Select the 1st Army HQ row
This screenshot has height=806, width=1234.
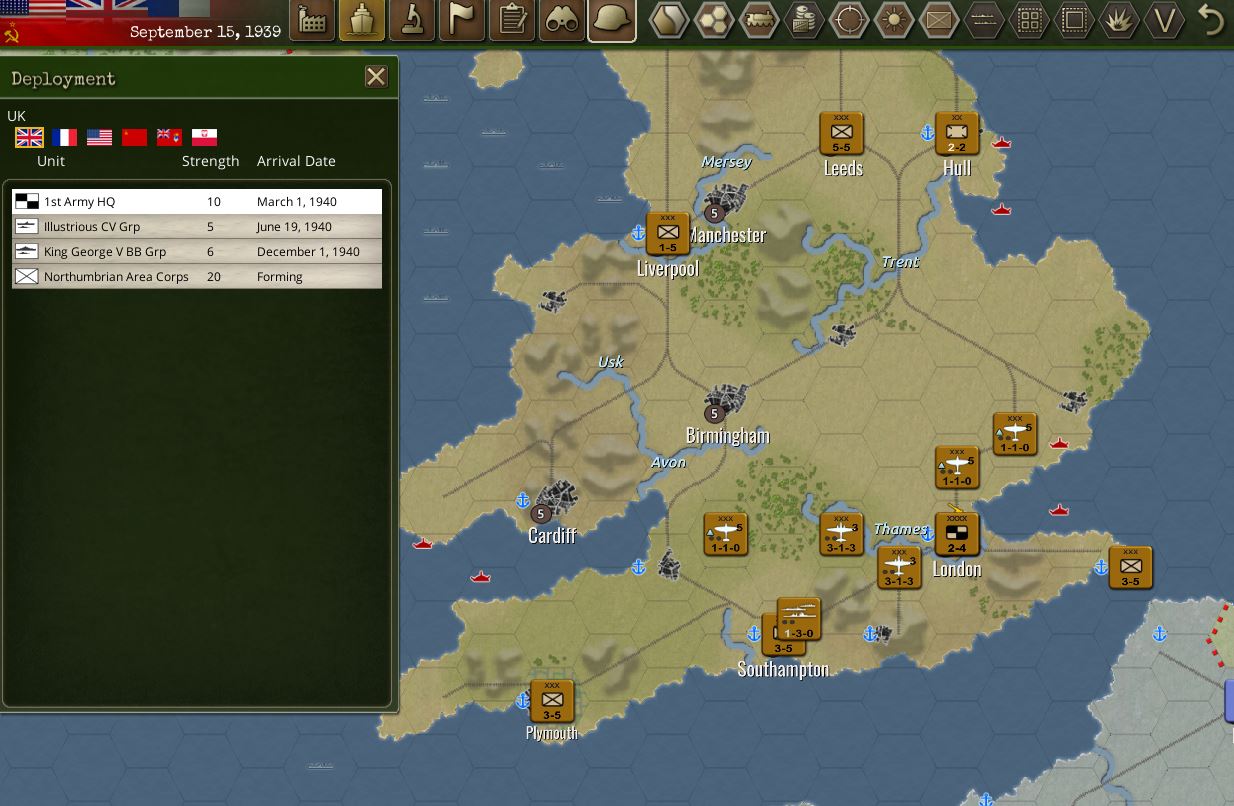pos(197,202)
